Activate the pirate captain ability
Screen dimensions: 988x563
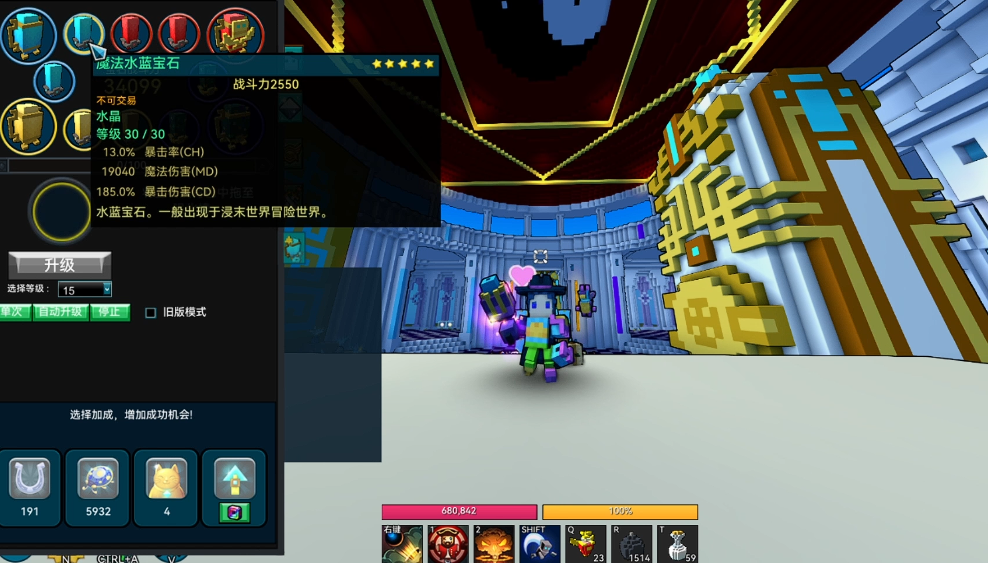click(x=448, y=544)
